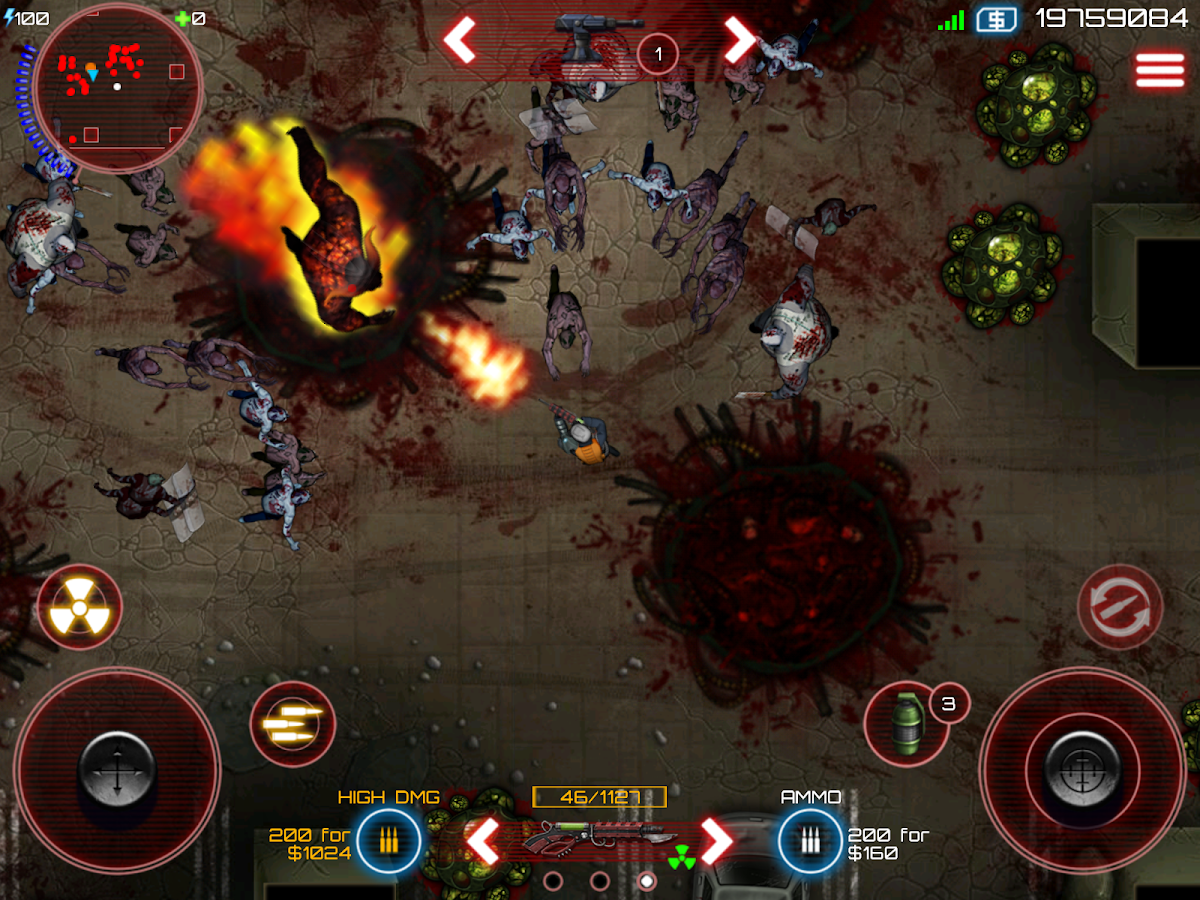Screen dimensions: 1200x900
Task: Select the previous turret with left arrow
Action: [460, 40]
